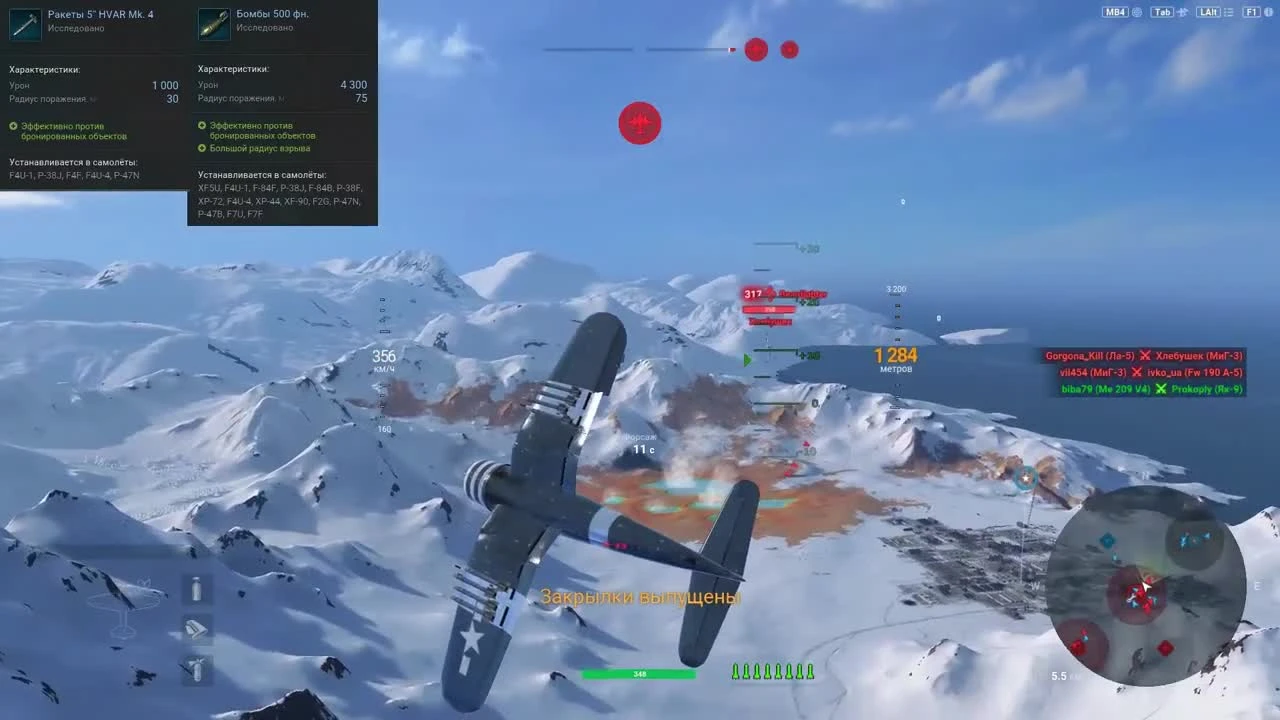This screenshot has width=1280, height=720.
Task: Select the Бомбы 500 фн. weapon icon
Action: (x=213, y=23)
